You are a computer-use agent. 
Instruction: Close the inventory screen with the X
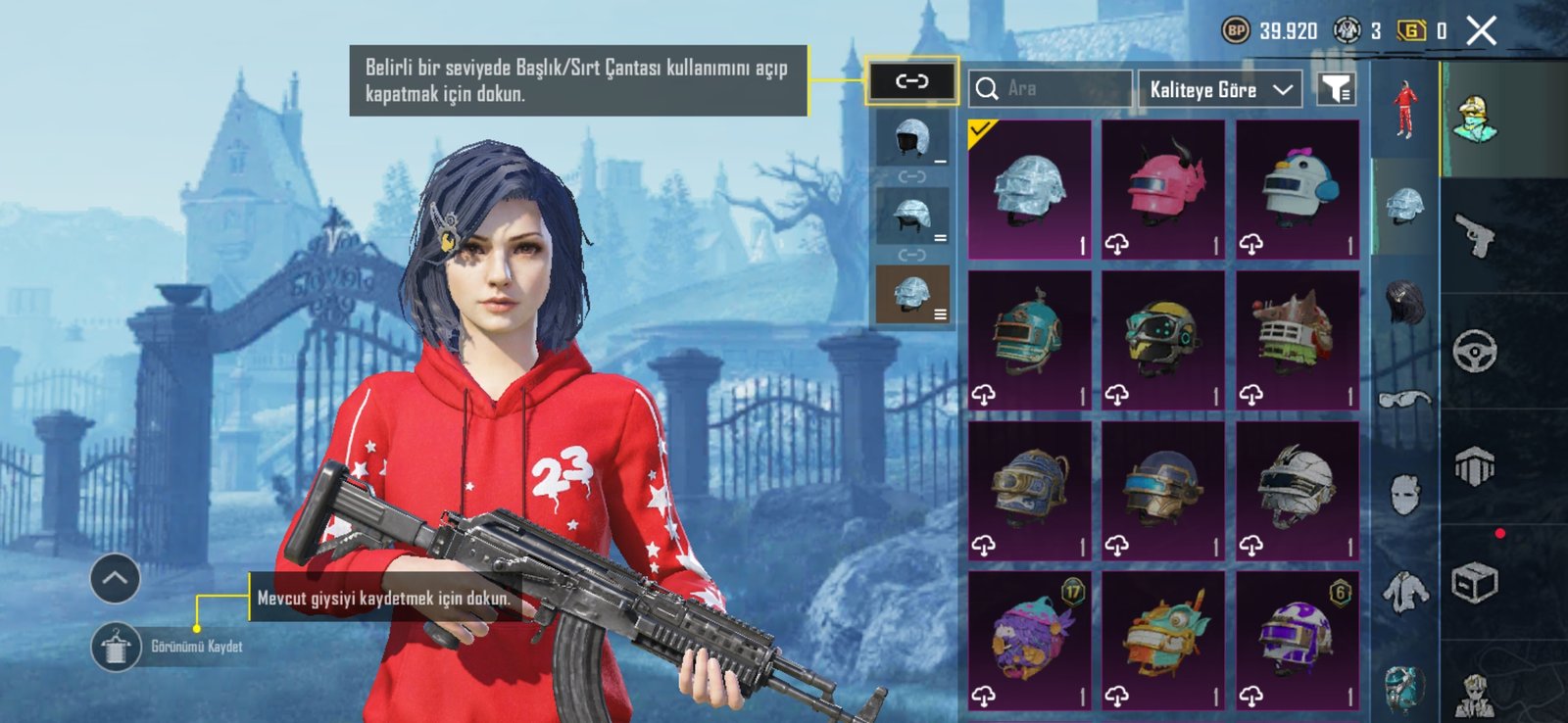1481,31
